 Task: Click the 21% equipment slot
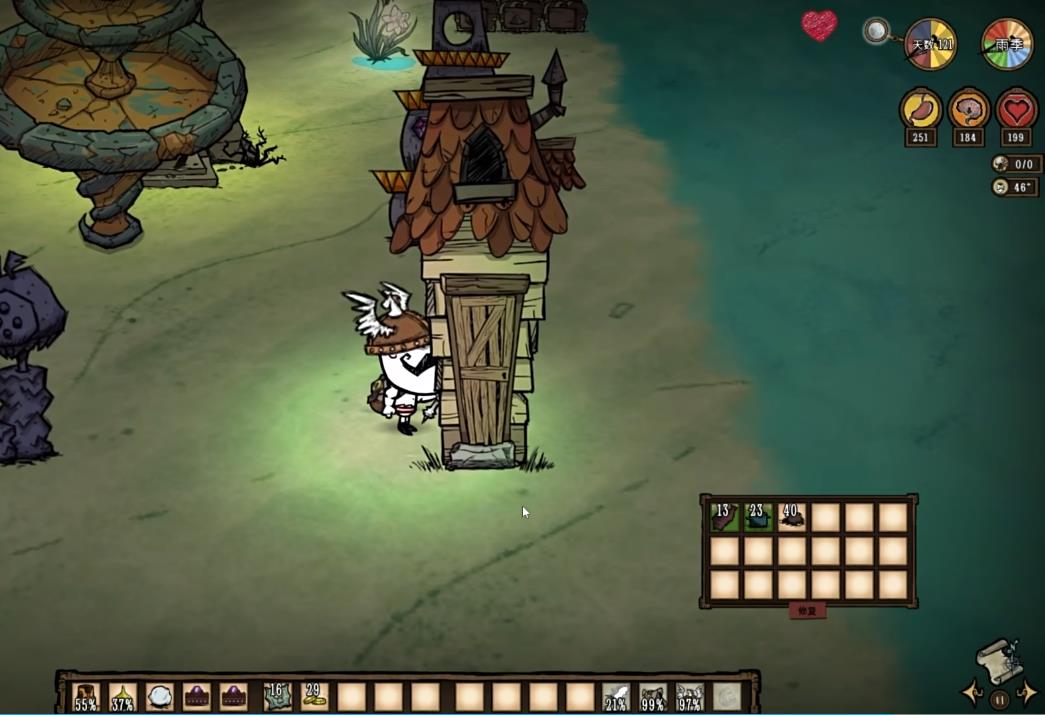click(616, 696)
